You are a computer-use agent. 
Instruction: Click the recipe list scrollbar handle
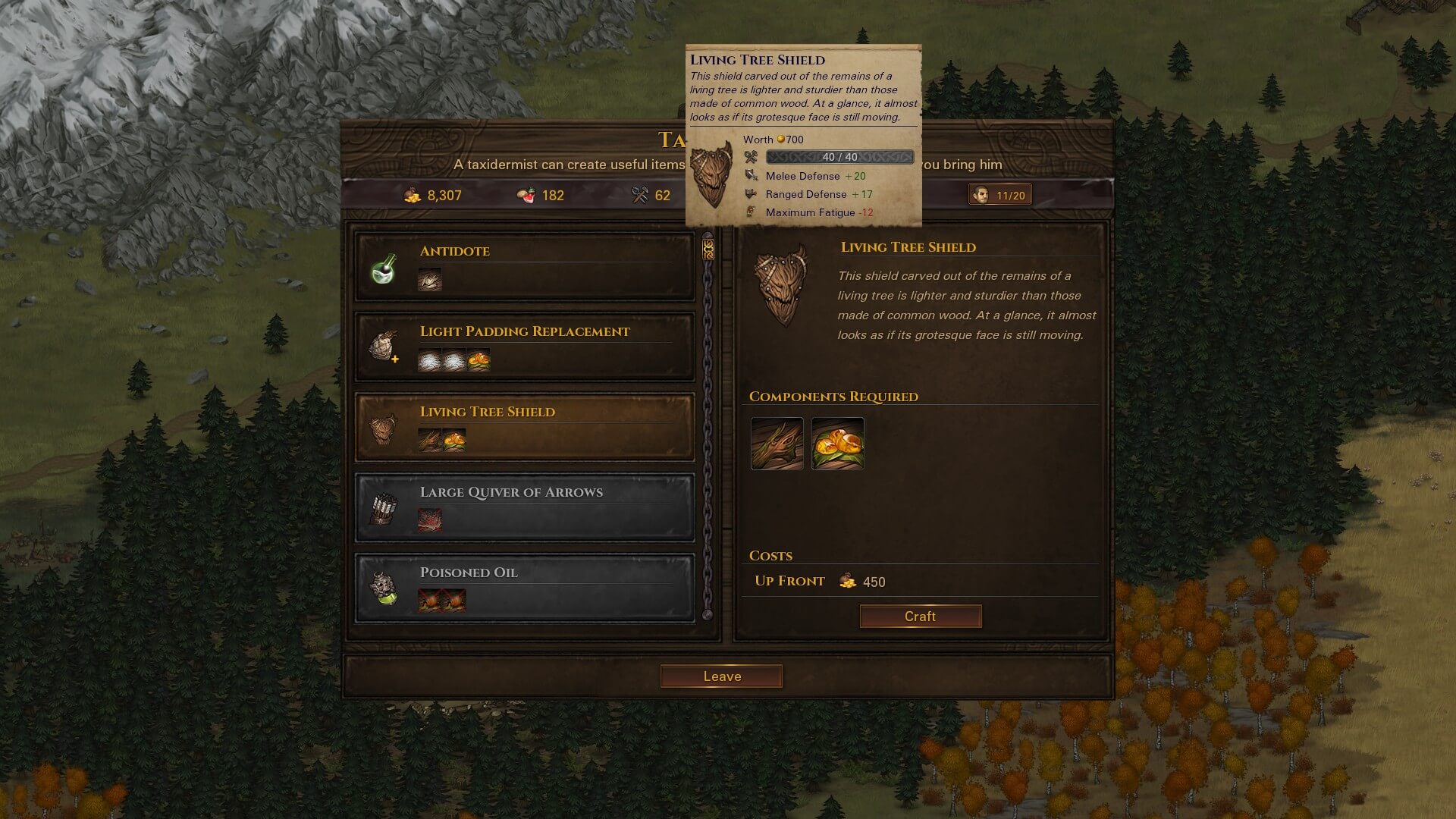[x=708, y=249]
